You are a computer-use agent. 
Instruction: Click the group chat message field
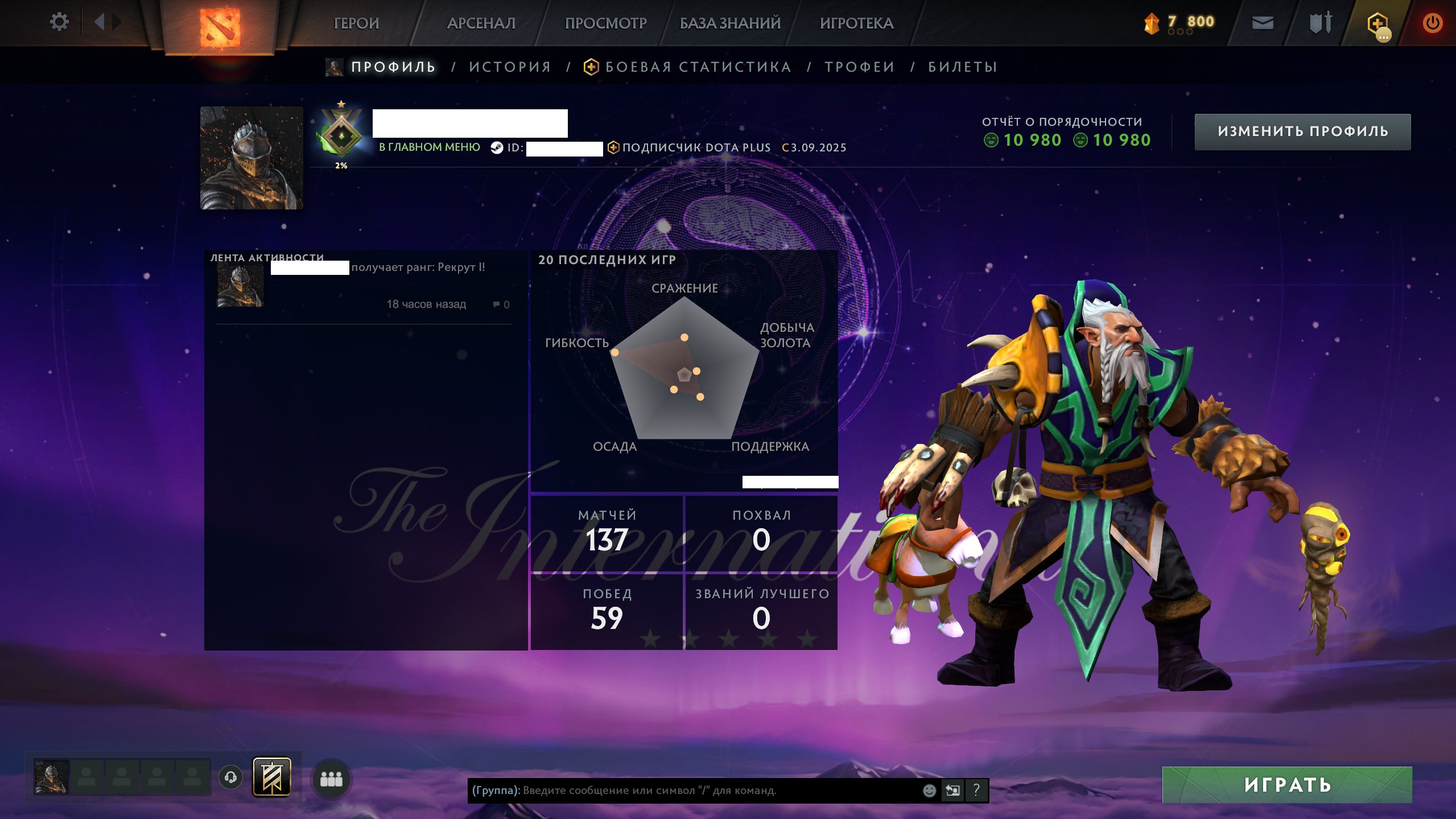click(x=694, y=791)
